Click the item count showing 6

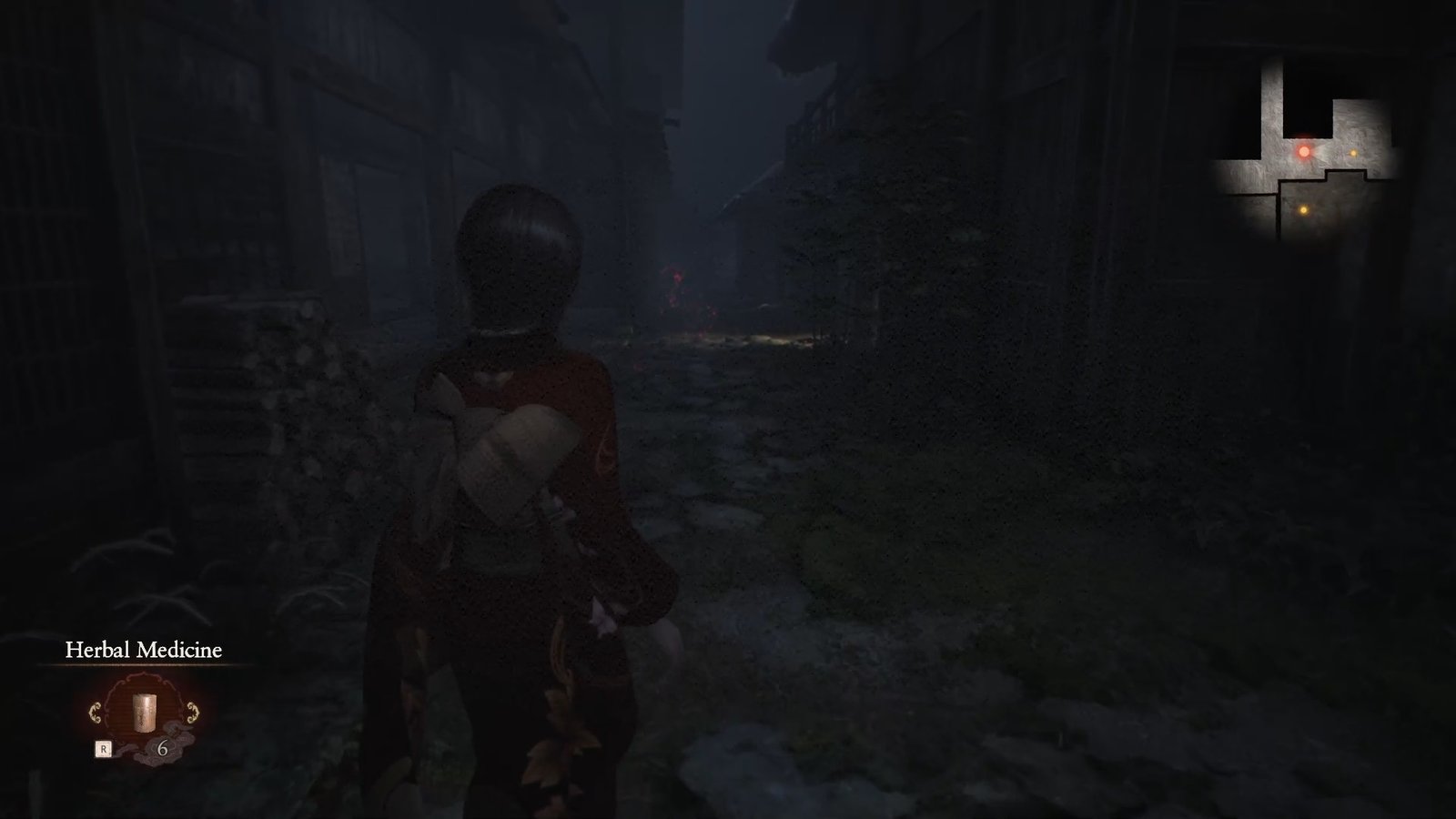tap(164, 748)
